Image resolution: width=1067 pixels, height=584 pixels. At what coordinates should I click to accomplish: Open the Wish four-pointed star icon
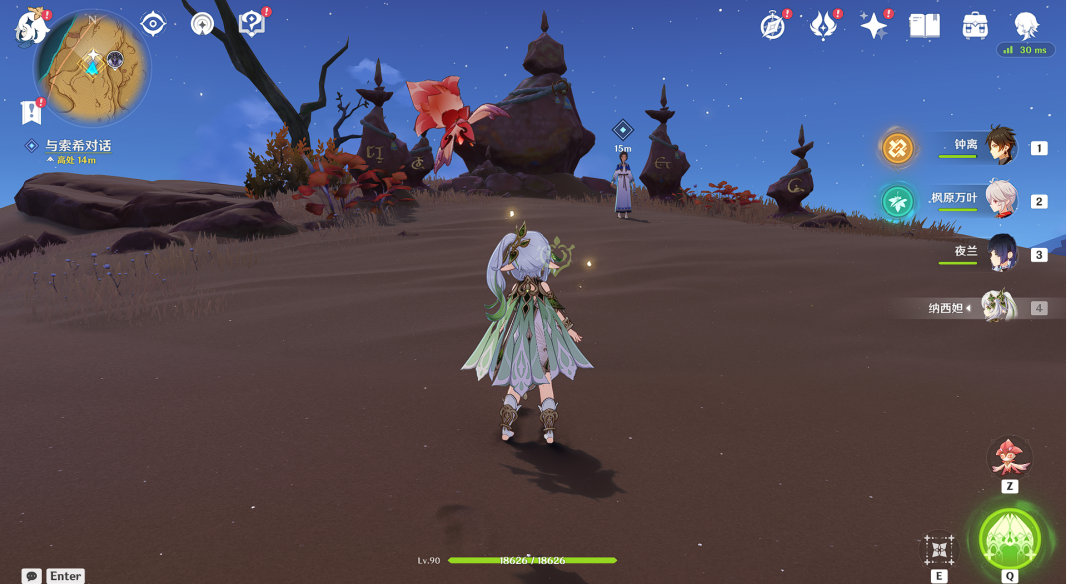coord(874,25)
